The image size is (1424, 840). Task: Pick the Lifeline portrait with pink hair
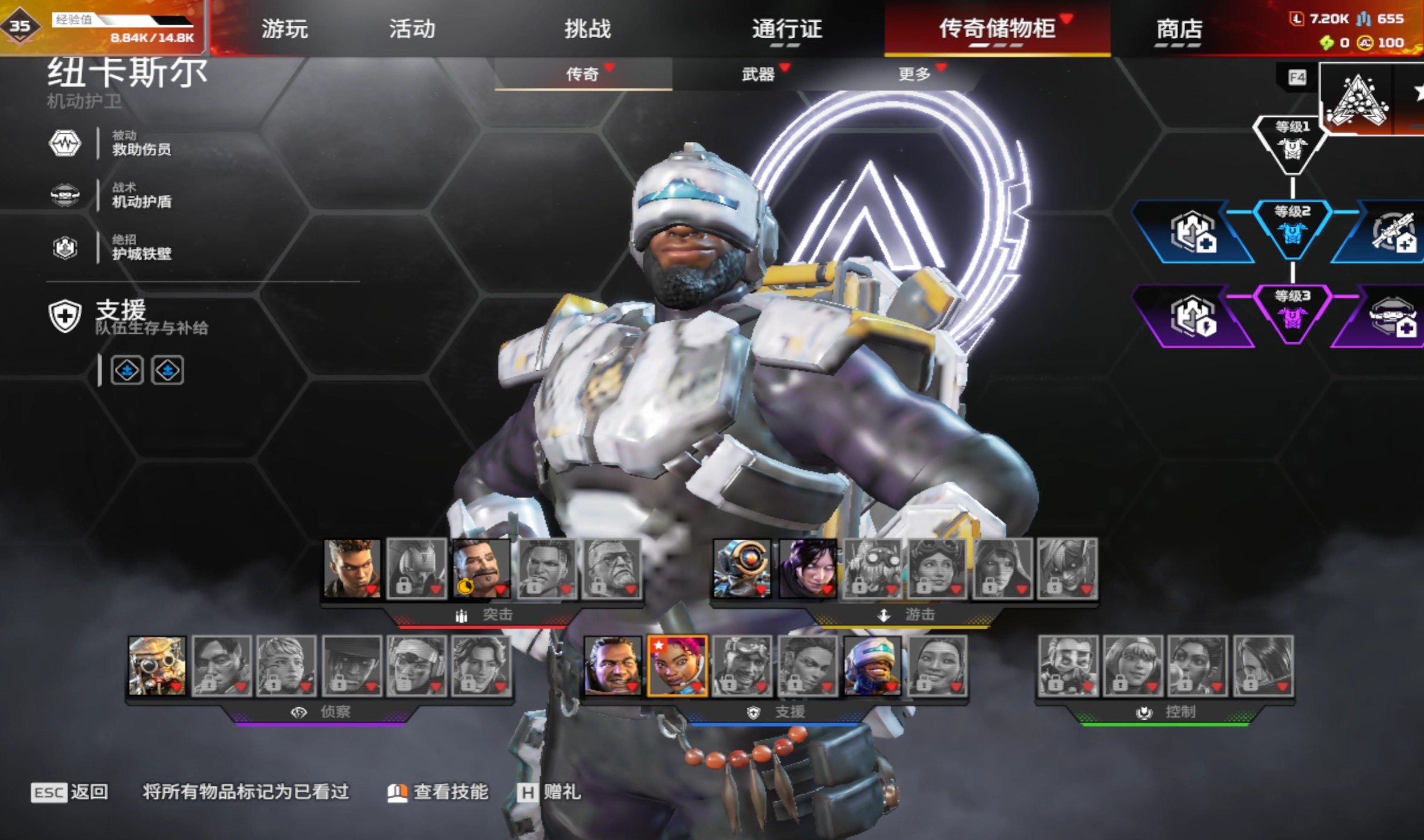tap(677, 666)
